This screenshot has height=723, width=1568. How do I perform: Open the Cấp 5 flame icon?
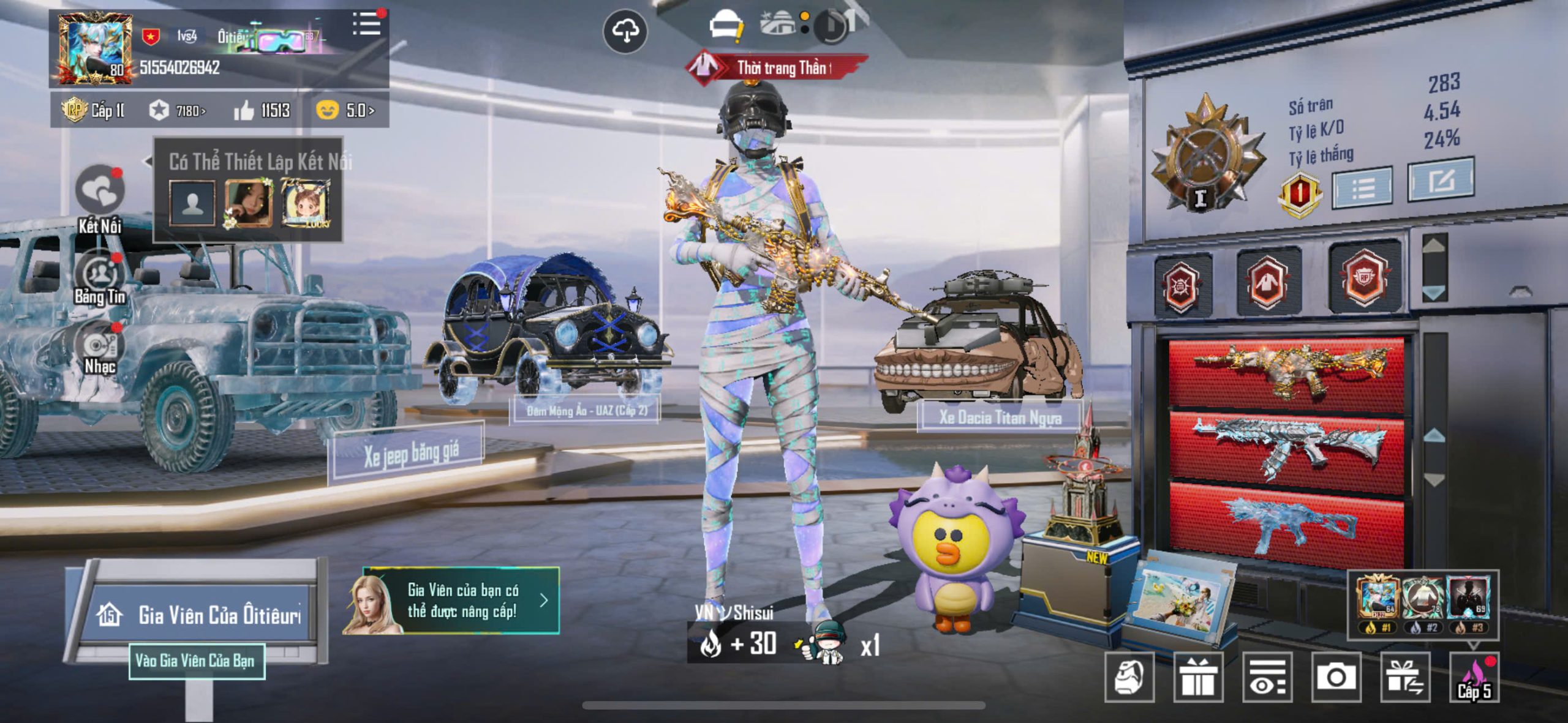[x=1474, y=678]
